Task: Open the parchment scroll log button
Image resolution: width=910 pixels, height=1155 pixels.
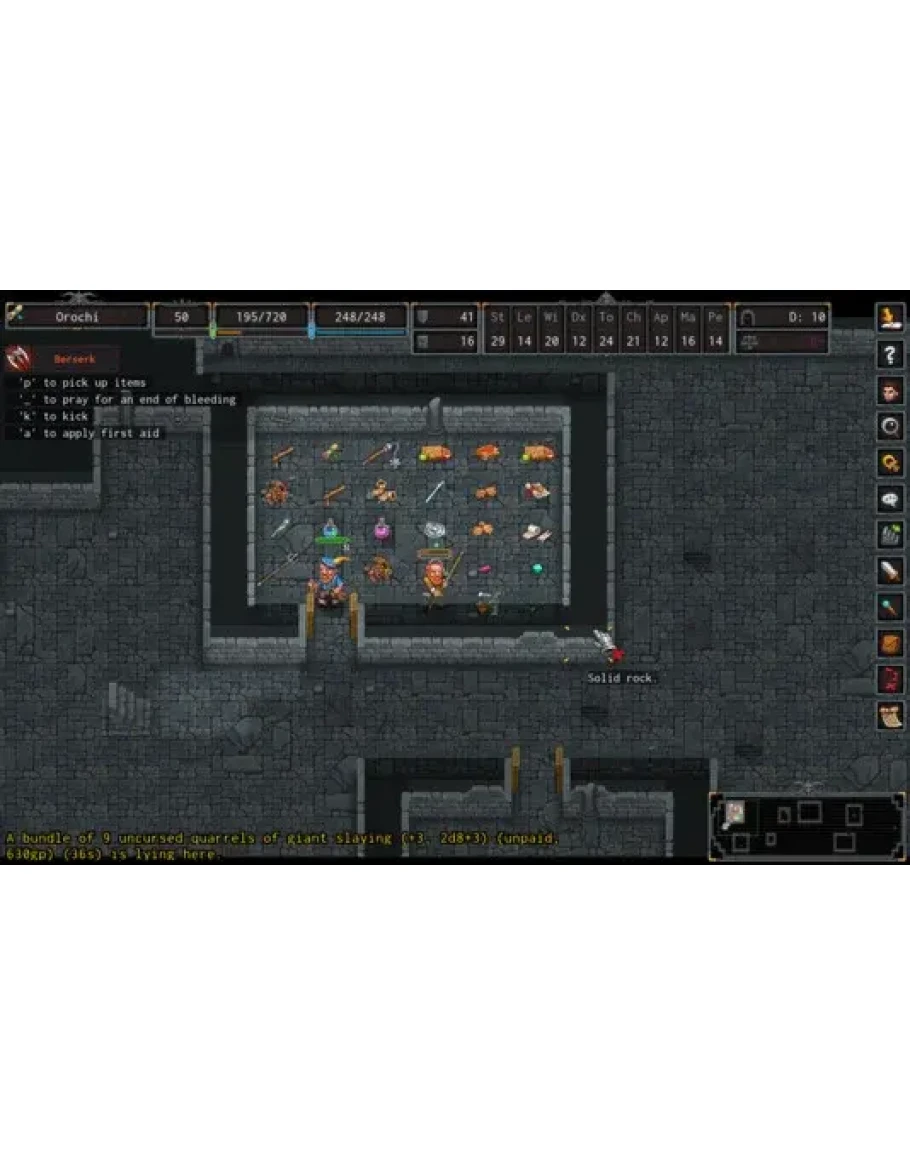Action: point(890,715)
